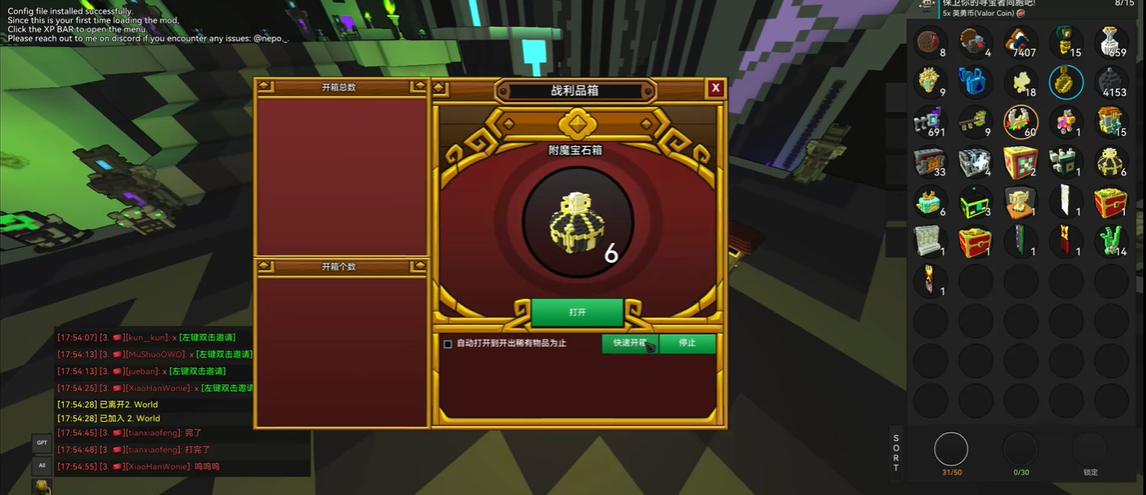Select the enchanted gem box in the center
1146x495 pixels.
(577, 222)
